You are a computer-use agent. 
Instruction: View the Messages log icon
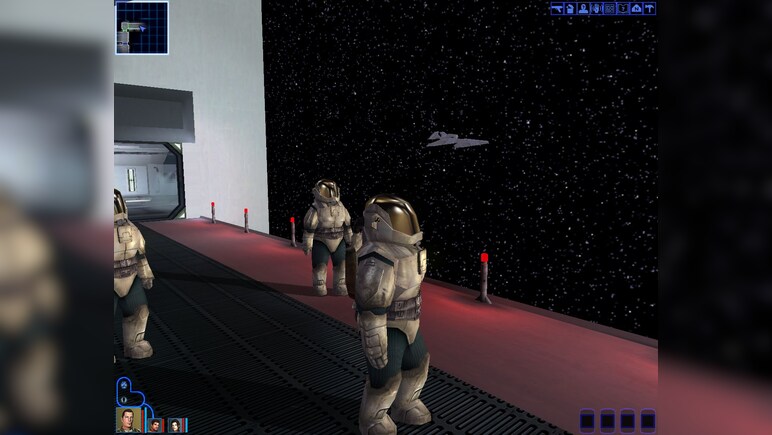(x=609, y=9)
